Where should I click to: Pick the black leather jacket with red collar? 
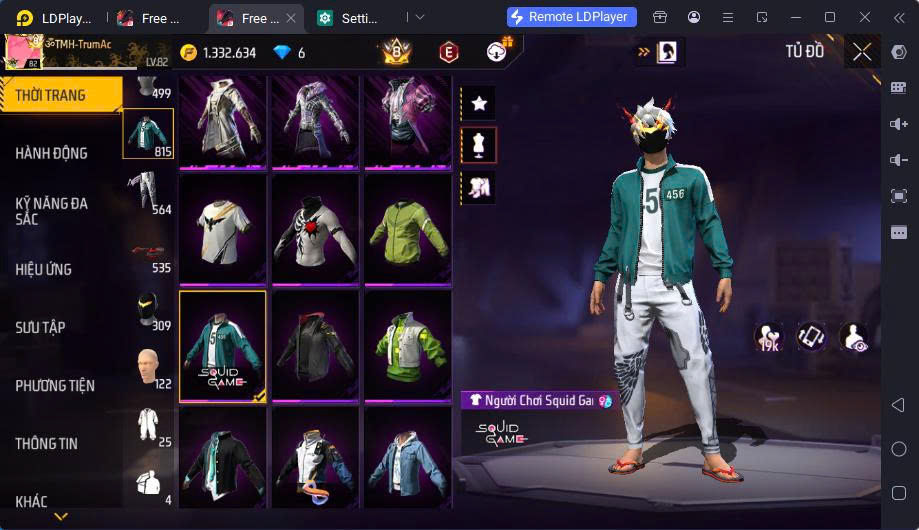[x=315, y=346]
